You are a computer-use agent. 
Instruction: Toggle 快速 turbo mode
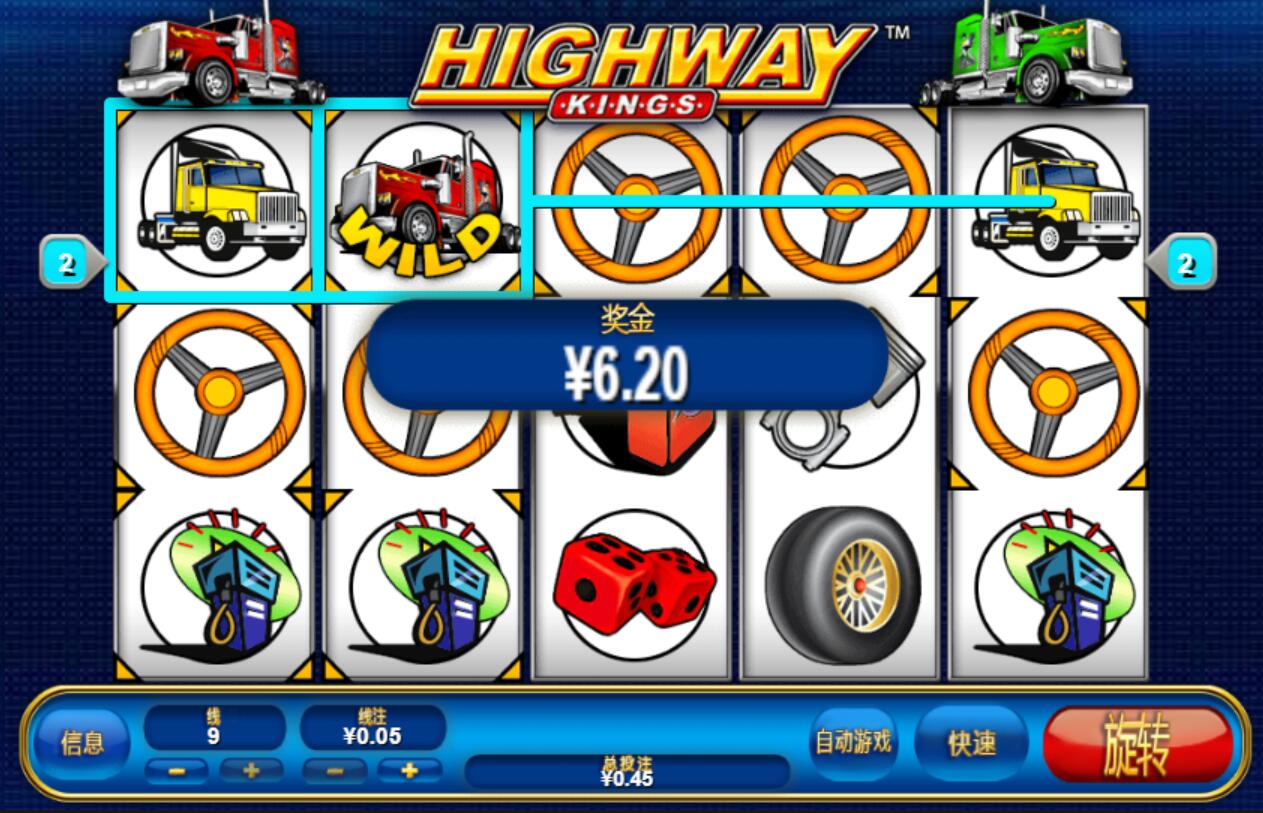[x=971, y=743]
